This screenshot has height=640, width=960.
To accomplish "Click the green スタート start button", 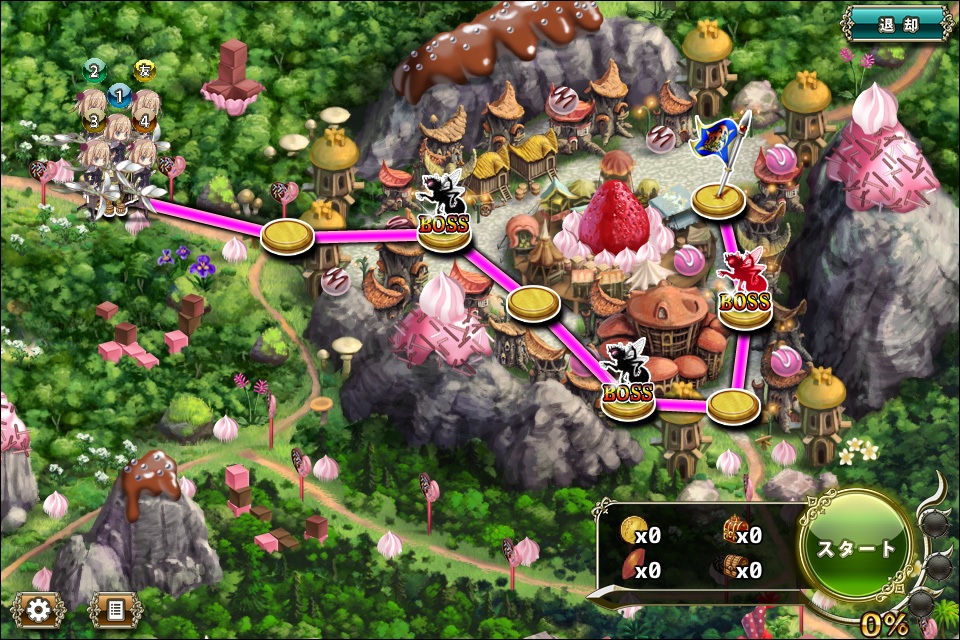I will tap(858, 549).
